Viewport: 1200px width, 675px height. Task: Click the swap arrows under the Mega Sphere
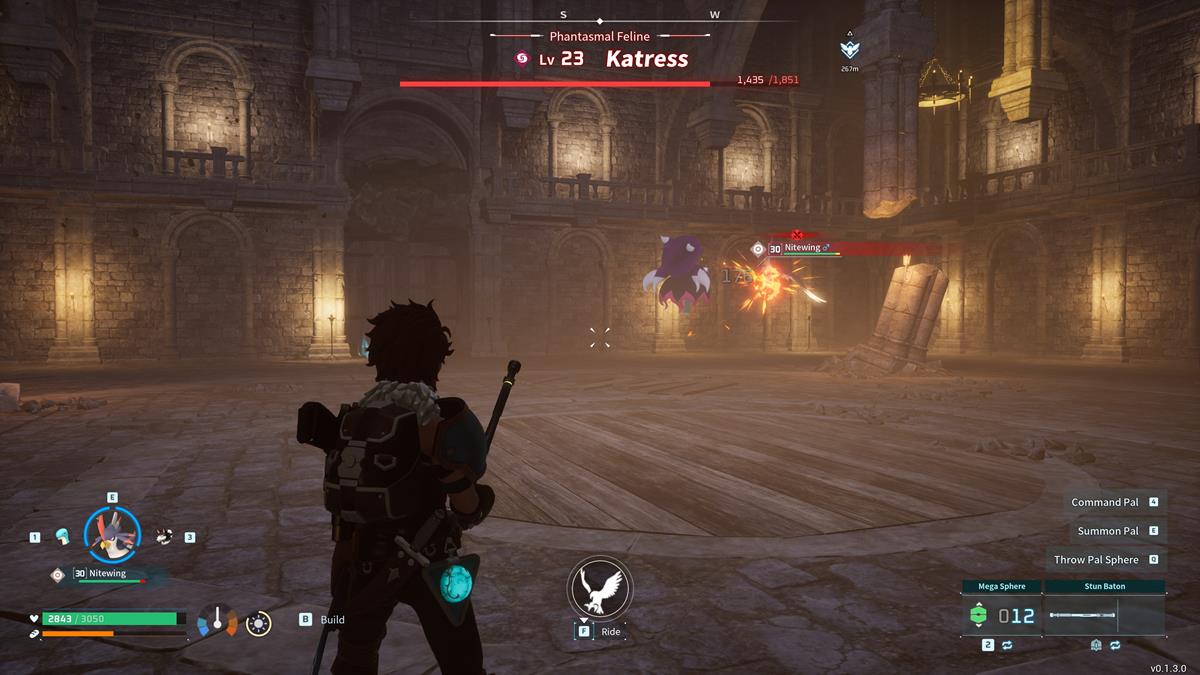click(1007, 646)
